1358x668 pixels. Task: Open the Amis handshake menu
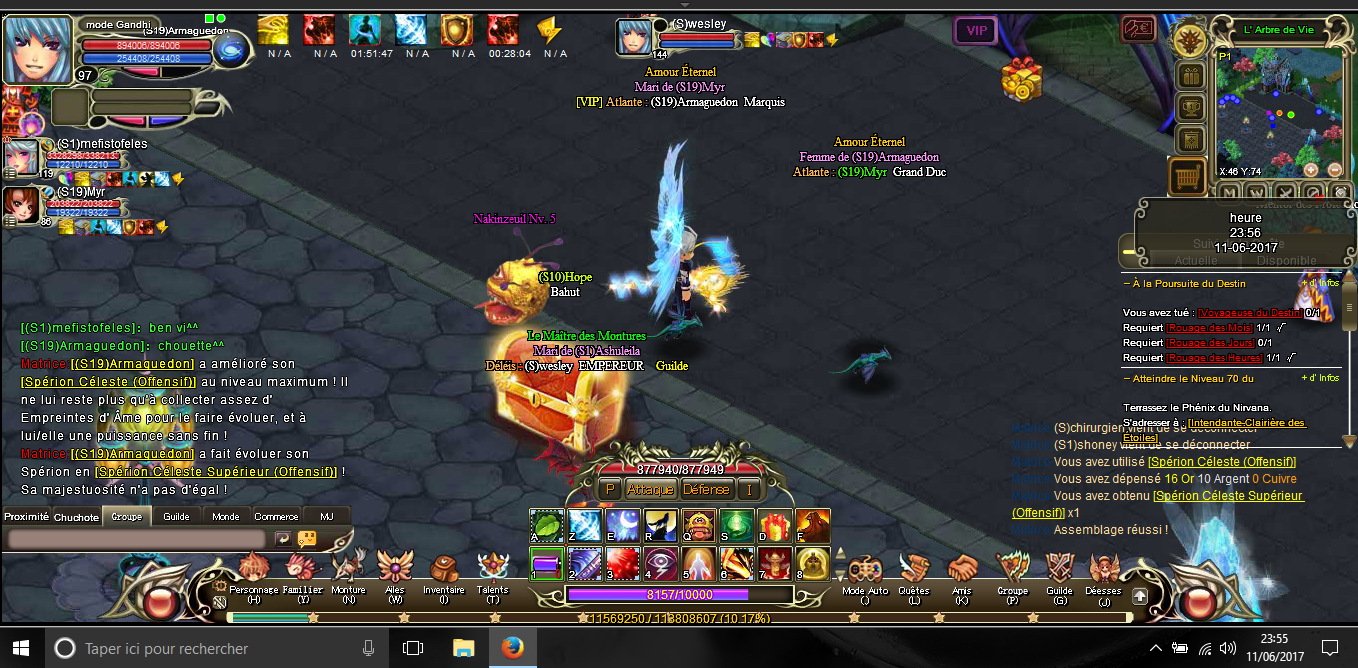coord(962,571)
